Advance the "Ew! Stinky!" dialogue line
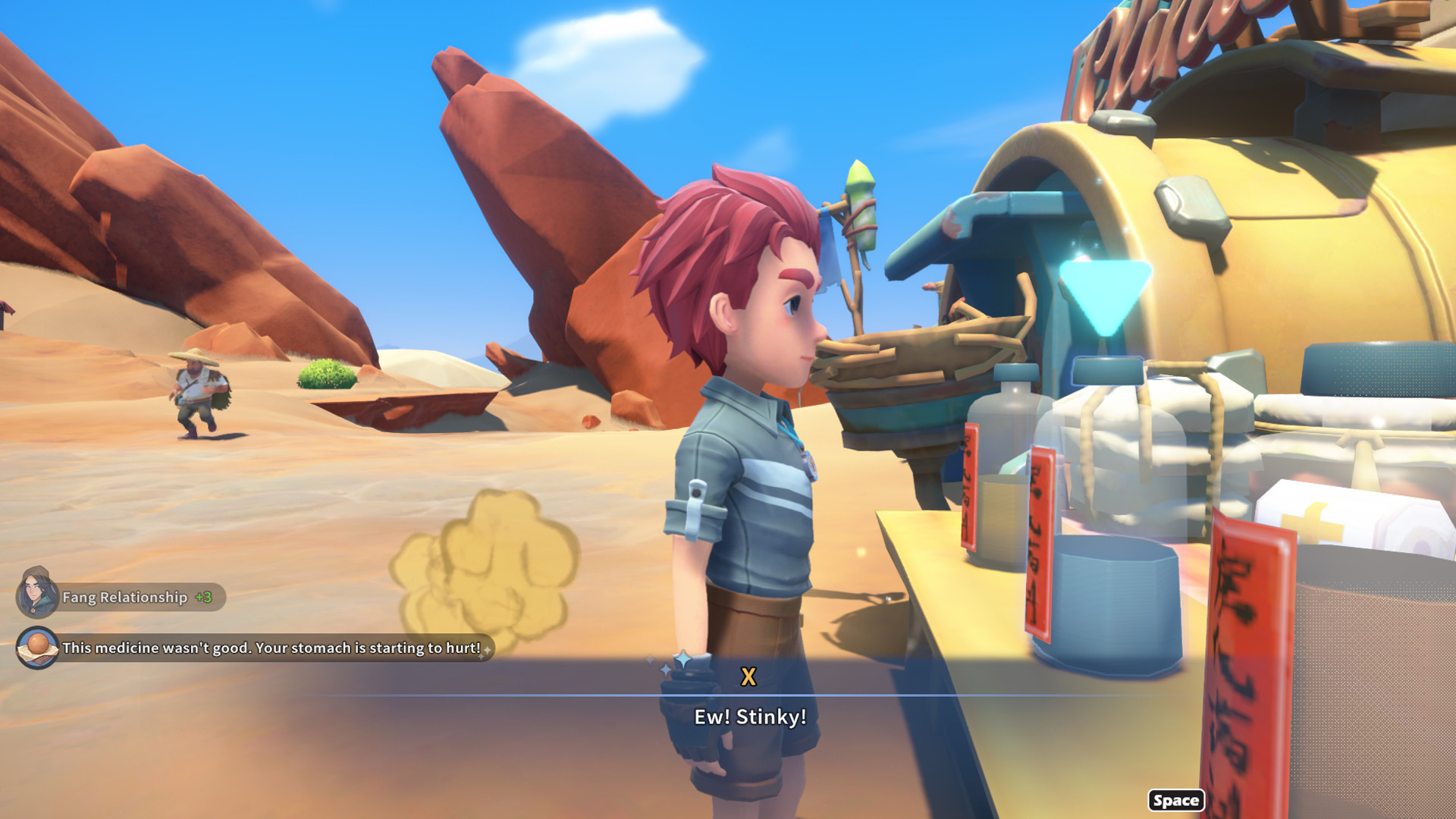This screenshot has height=819, width=1456. pyautogui.click(x=1175, y=801)
